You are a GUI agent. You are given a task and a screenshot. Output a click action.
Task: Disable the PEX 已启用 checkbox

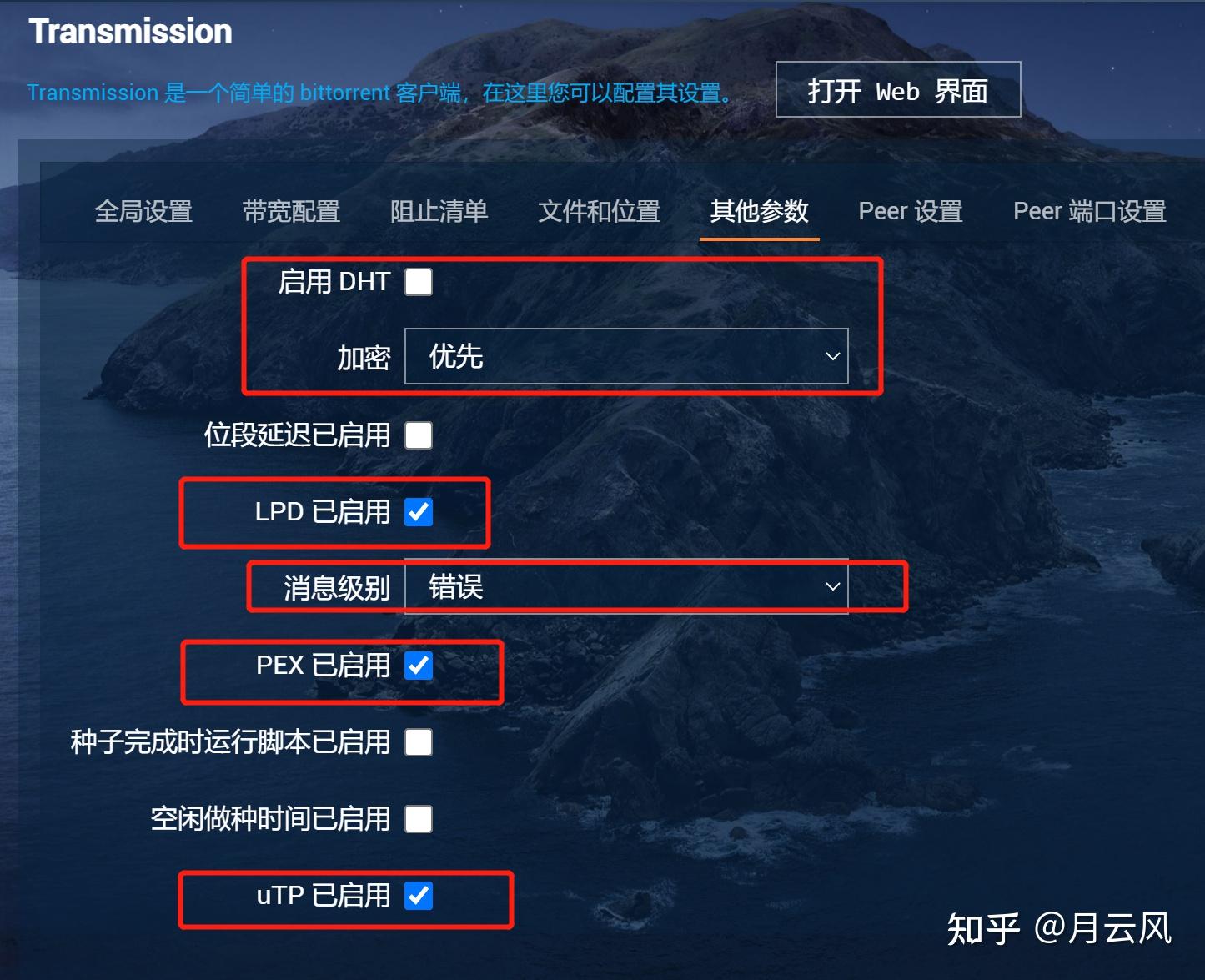418,666
